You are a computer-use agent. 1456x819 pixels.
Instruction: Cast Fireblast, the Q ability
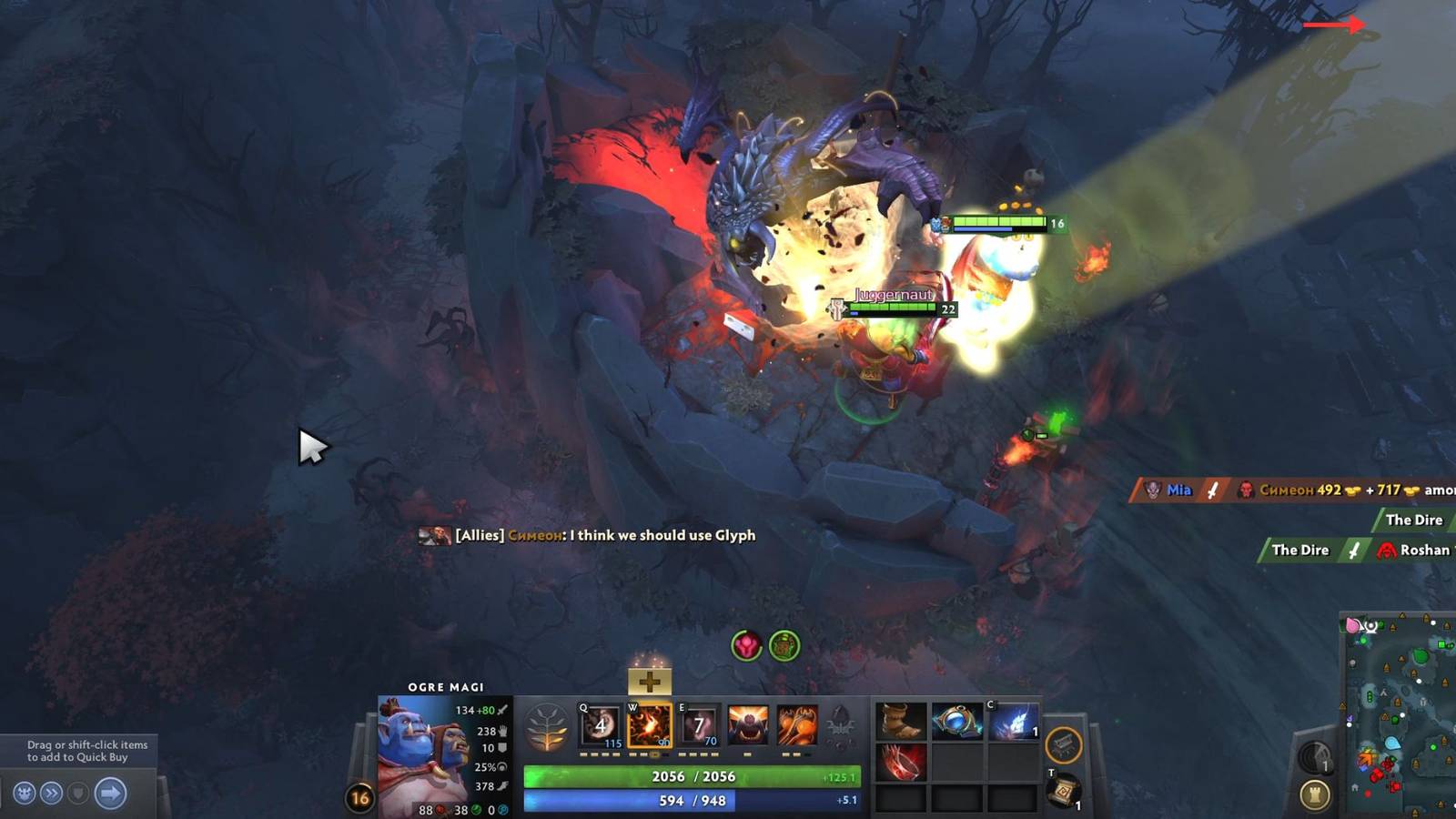[x=598, y=725]
